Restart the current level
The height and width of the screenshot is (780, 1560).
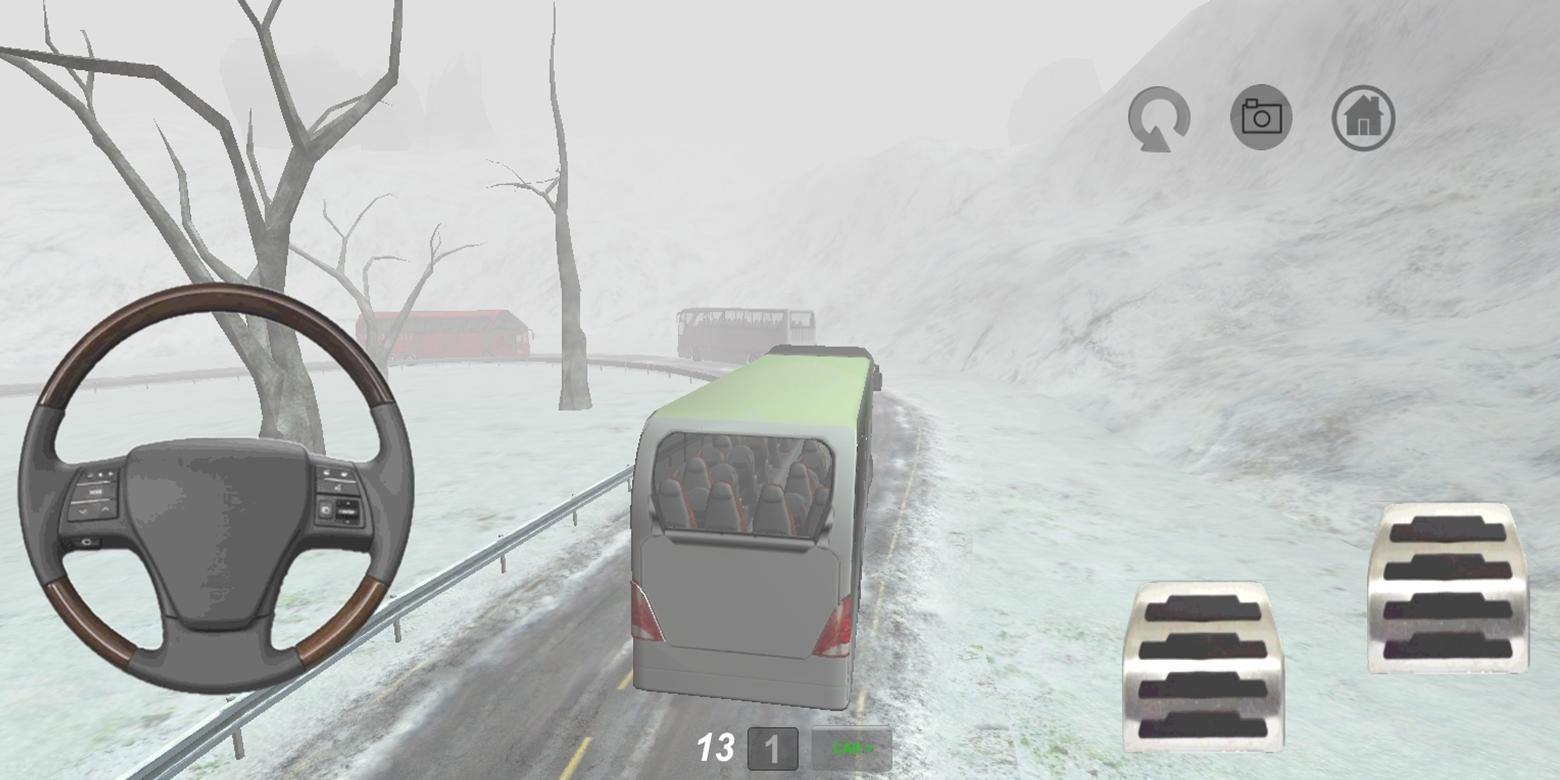1160,118
